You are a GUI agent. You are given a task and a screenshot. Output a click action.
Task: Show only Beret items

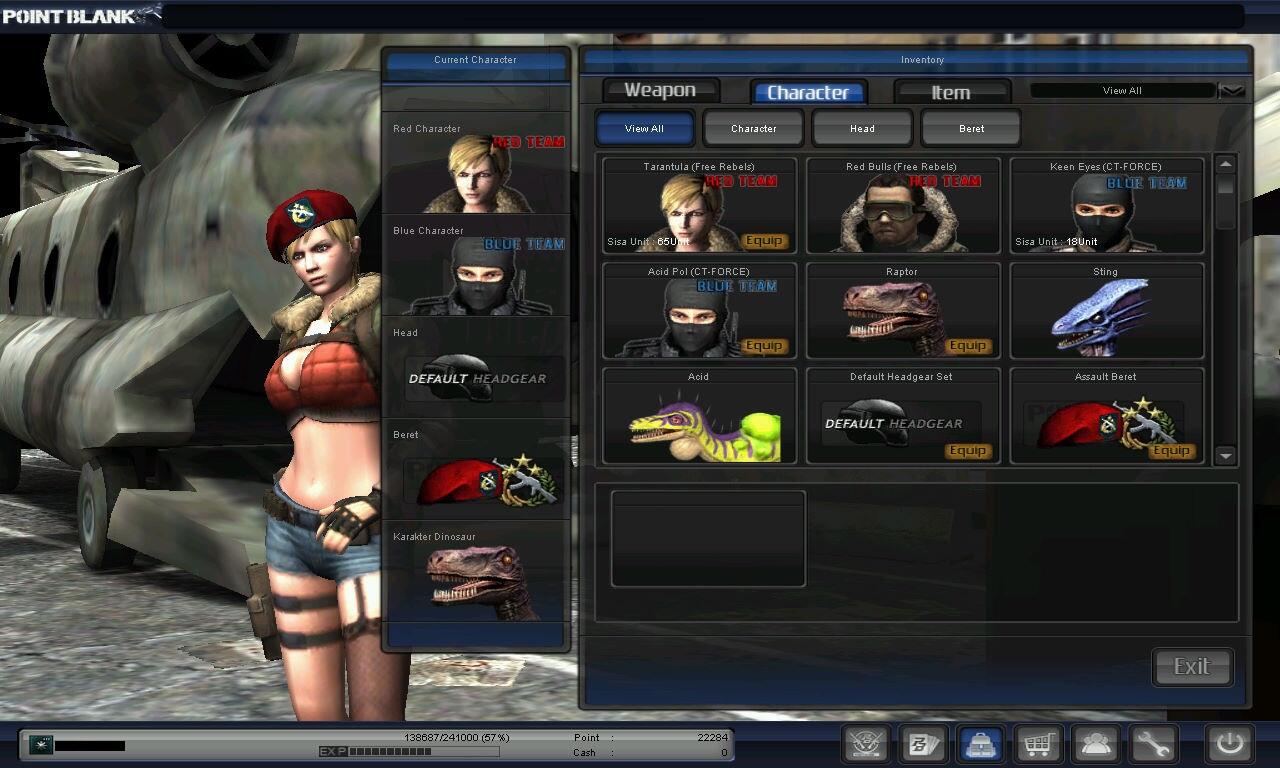[x=971, y=128]
